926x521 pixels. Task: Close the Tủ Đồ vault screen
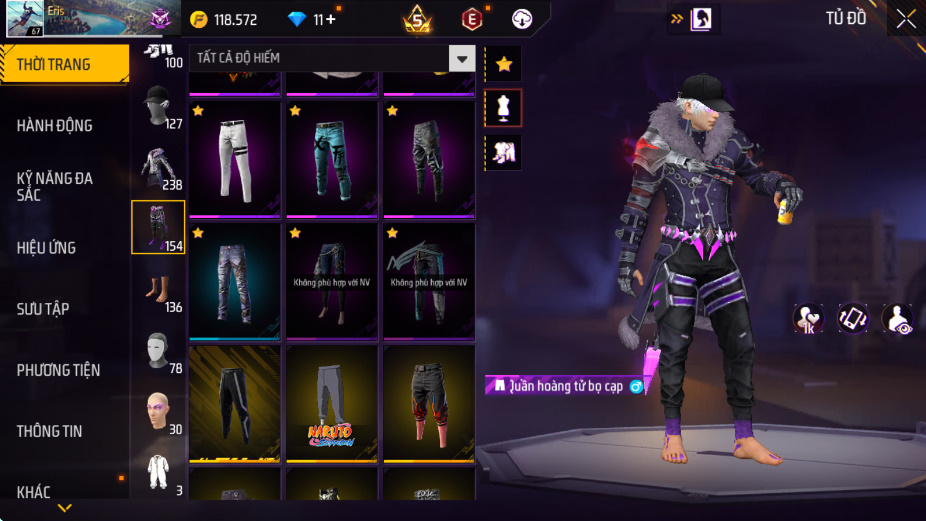[x=905, y=18]
